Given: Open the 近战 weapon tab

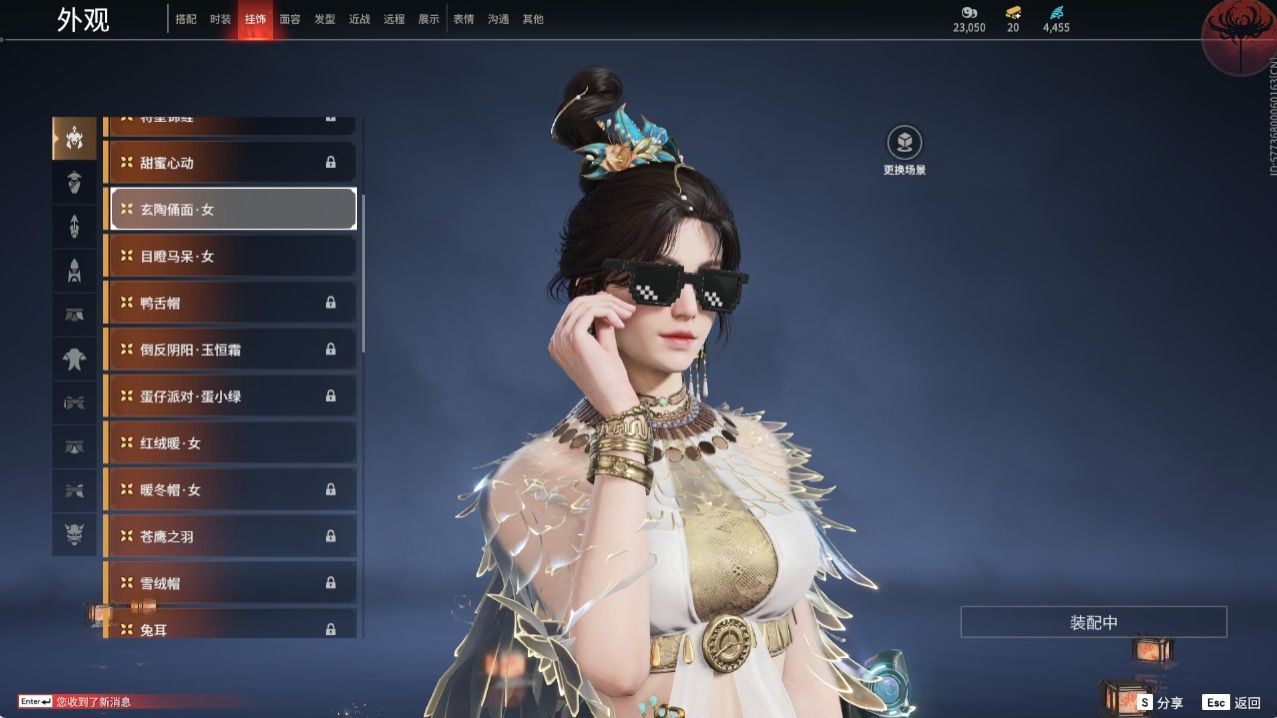Looking at the screenshot, I should 359,19.
